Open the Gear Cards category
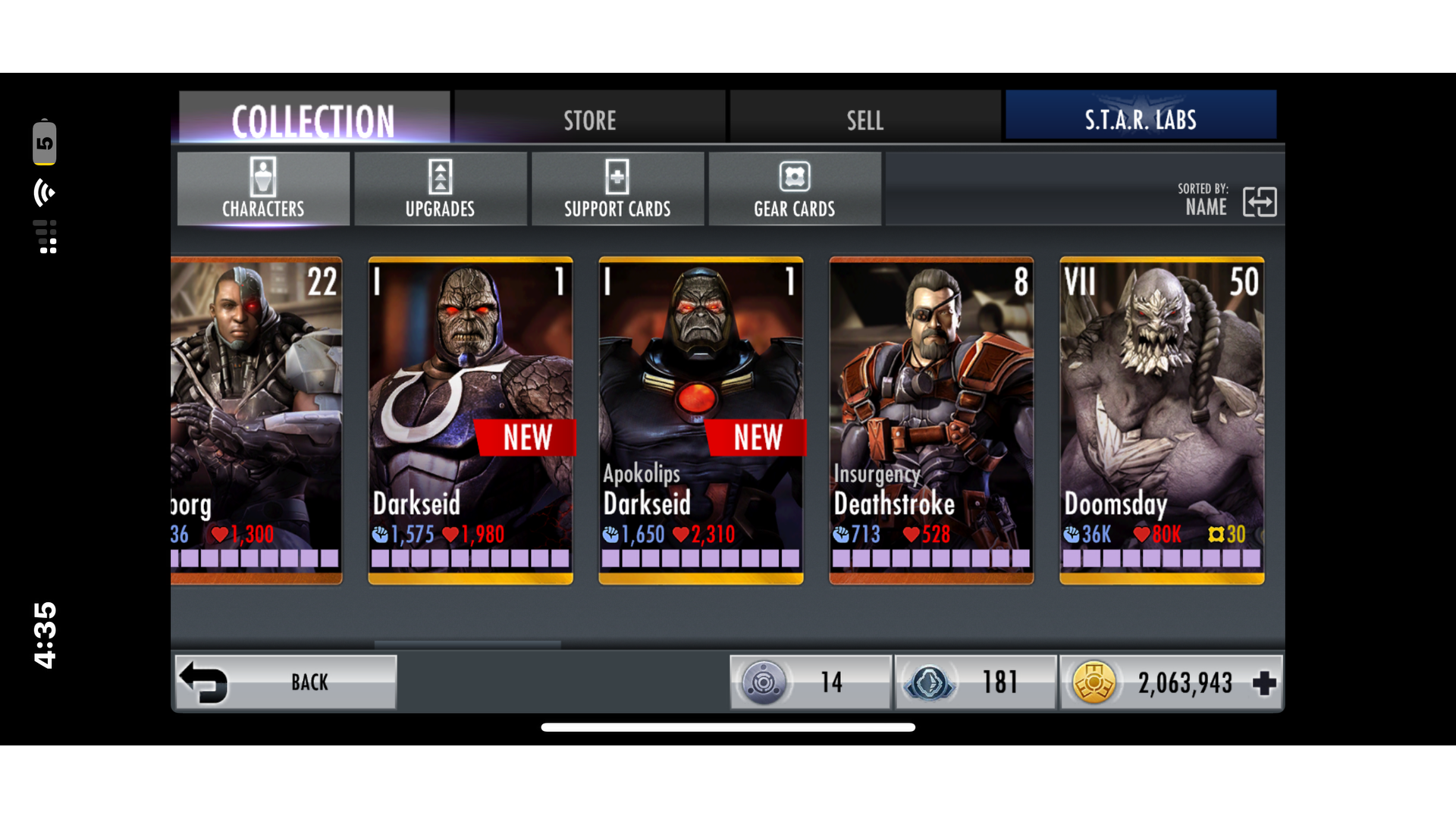 coord(794,189)
